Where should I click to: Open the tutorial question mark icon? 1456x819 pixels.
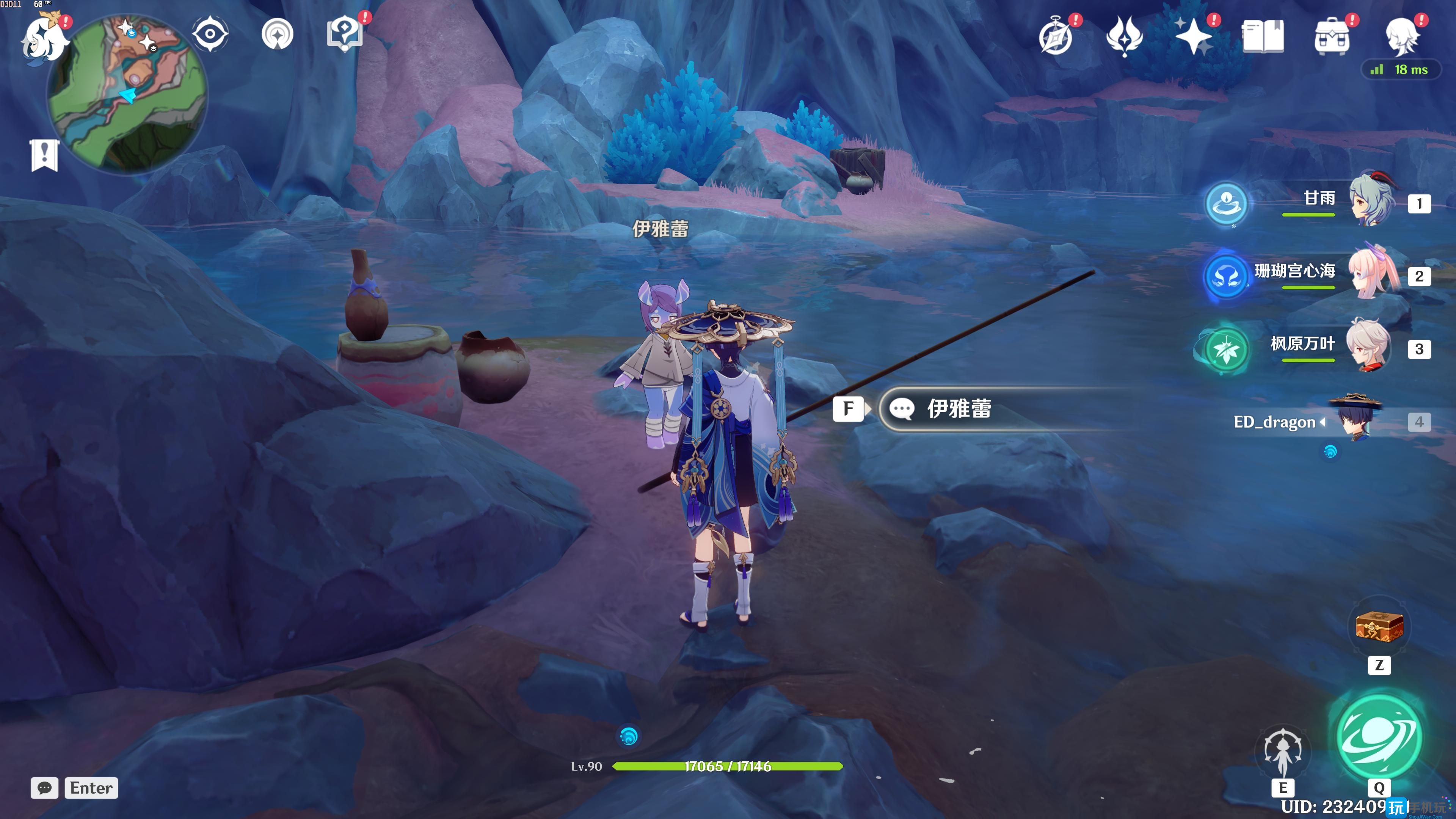(344, 34)
